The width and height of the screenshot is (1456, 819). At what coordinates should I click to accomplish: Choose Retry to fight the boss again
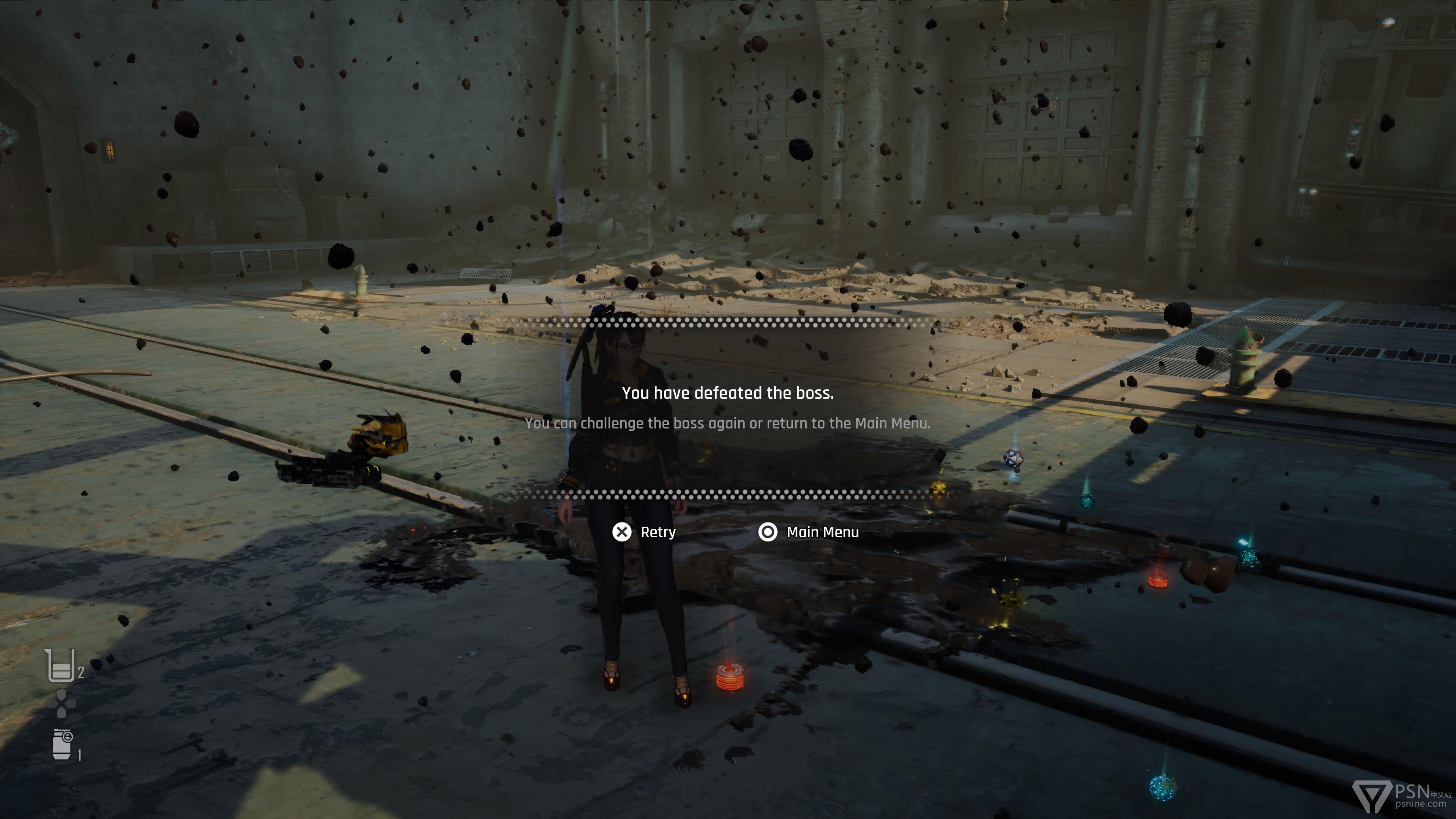(x=644, y=532)
